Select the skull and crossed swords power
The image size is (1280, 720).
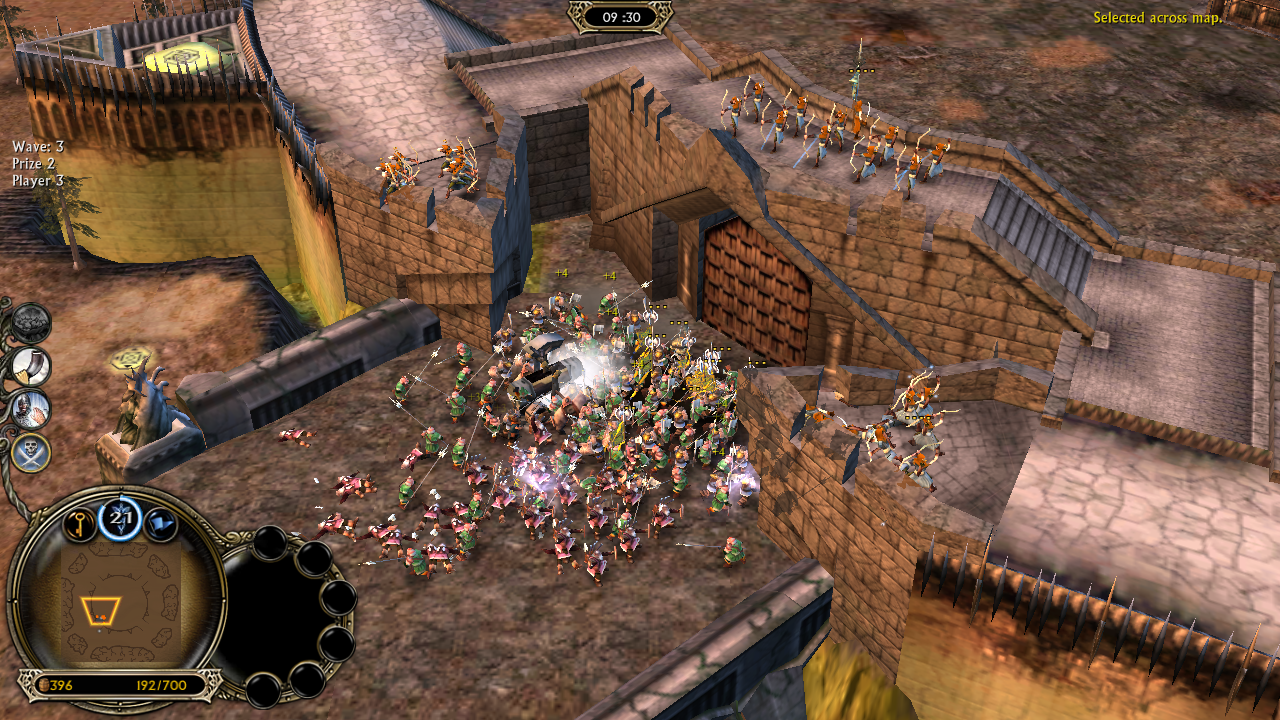[x=32, y=452]
